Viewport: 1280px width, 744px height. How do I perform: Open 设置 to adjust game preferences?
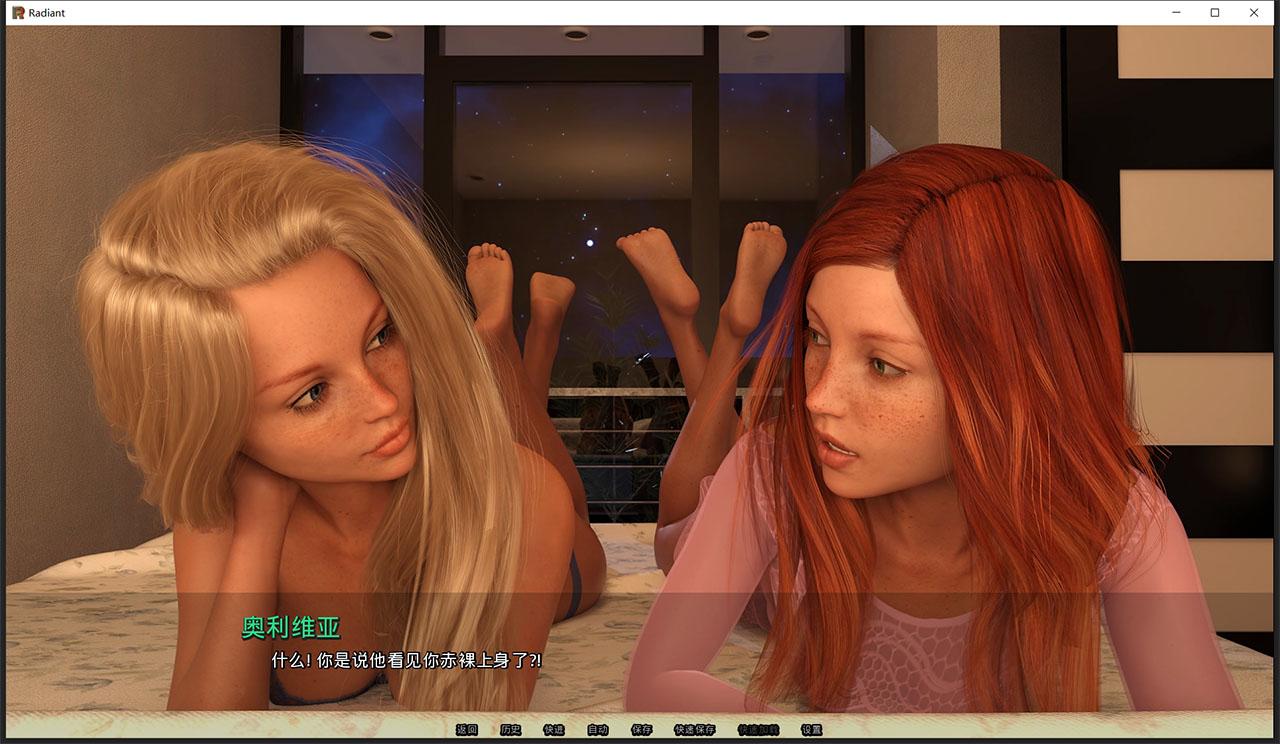point(811,731)
